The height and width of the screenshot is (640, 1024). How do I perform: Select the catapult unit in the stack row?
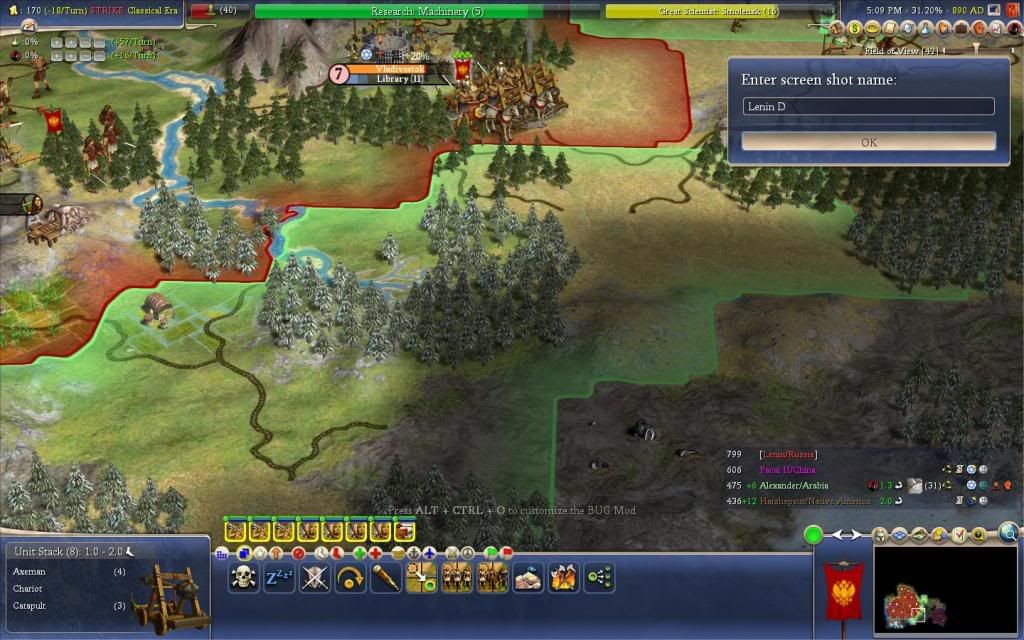[x=404, y=530]
